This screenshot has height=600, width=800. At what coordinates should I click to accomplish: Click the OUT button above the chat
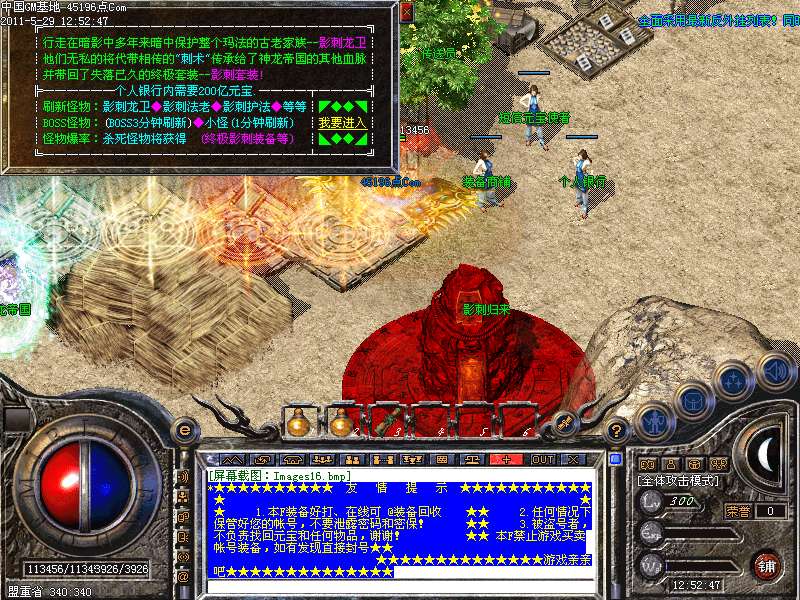[542, 460]
